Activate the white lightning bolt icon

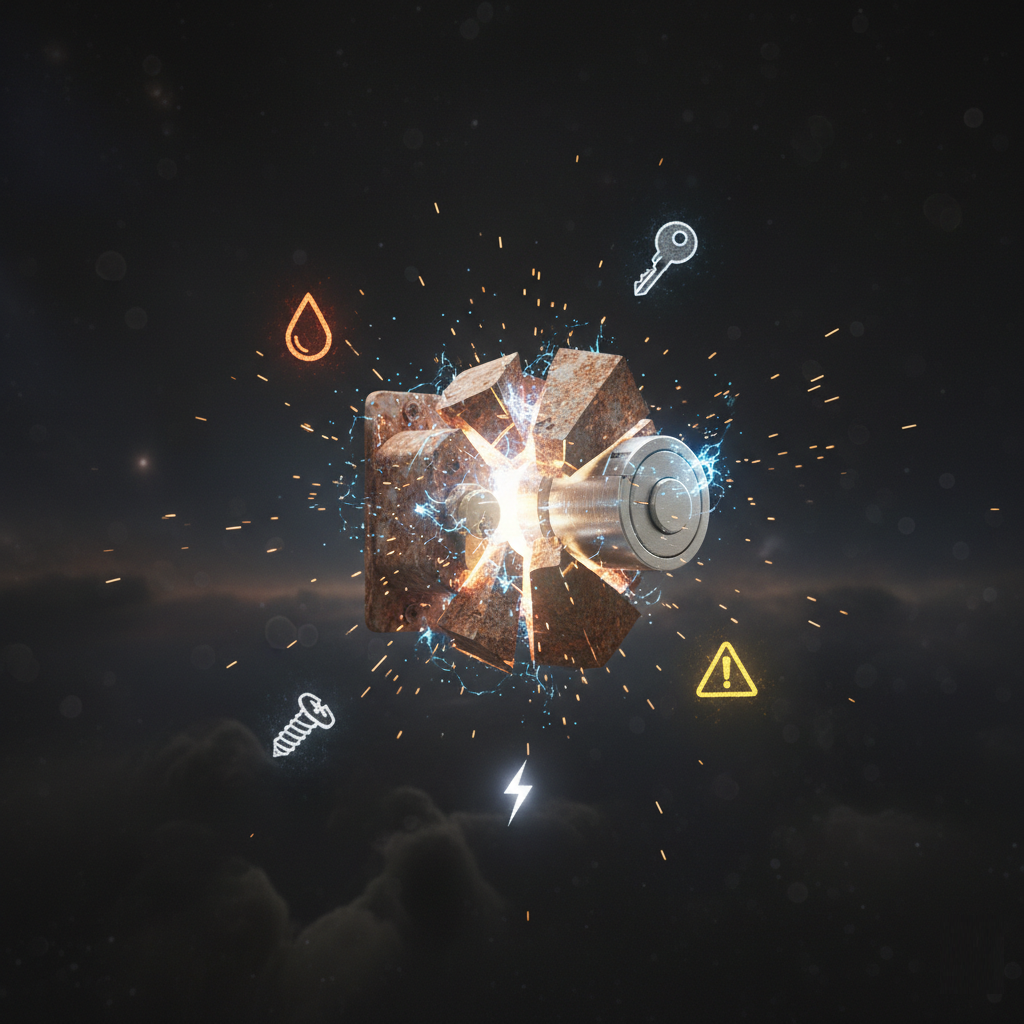(517, 791)
